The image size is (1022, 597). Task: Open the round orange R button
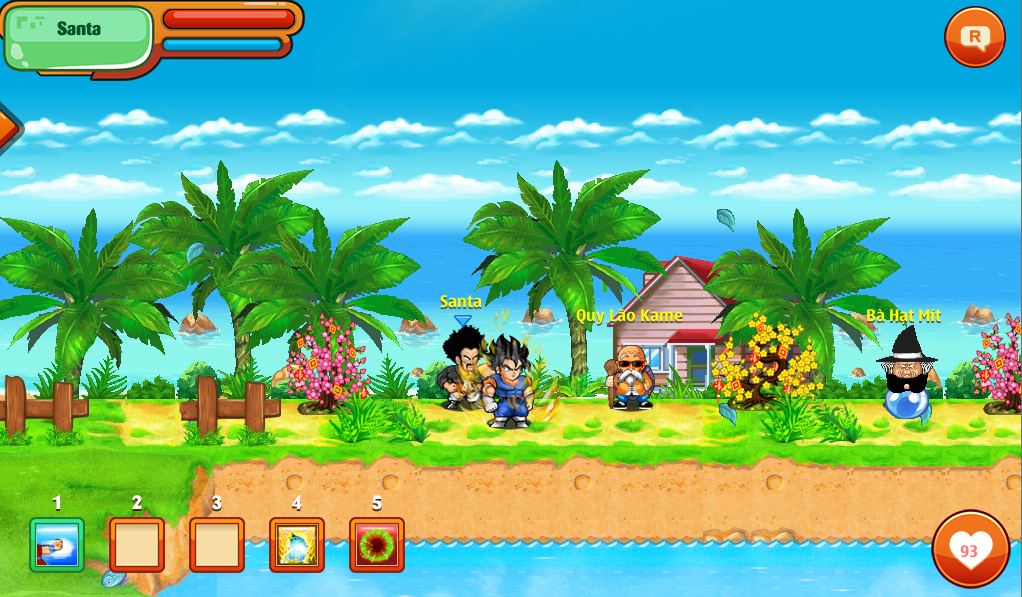pyautogui.click(x=974, y=38)
